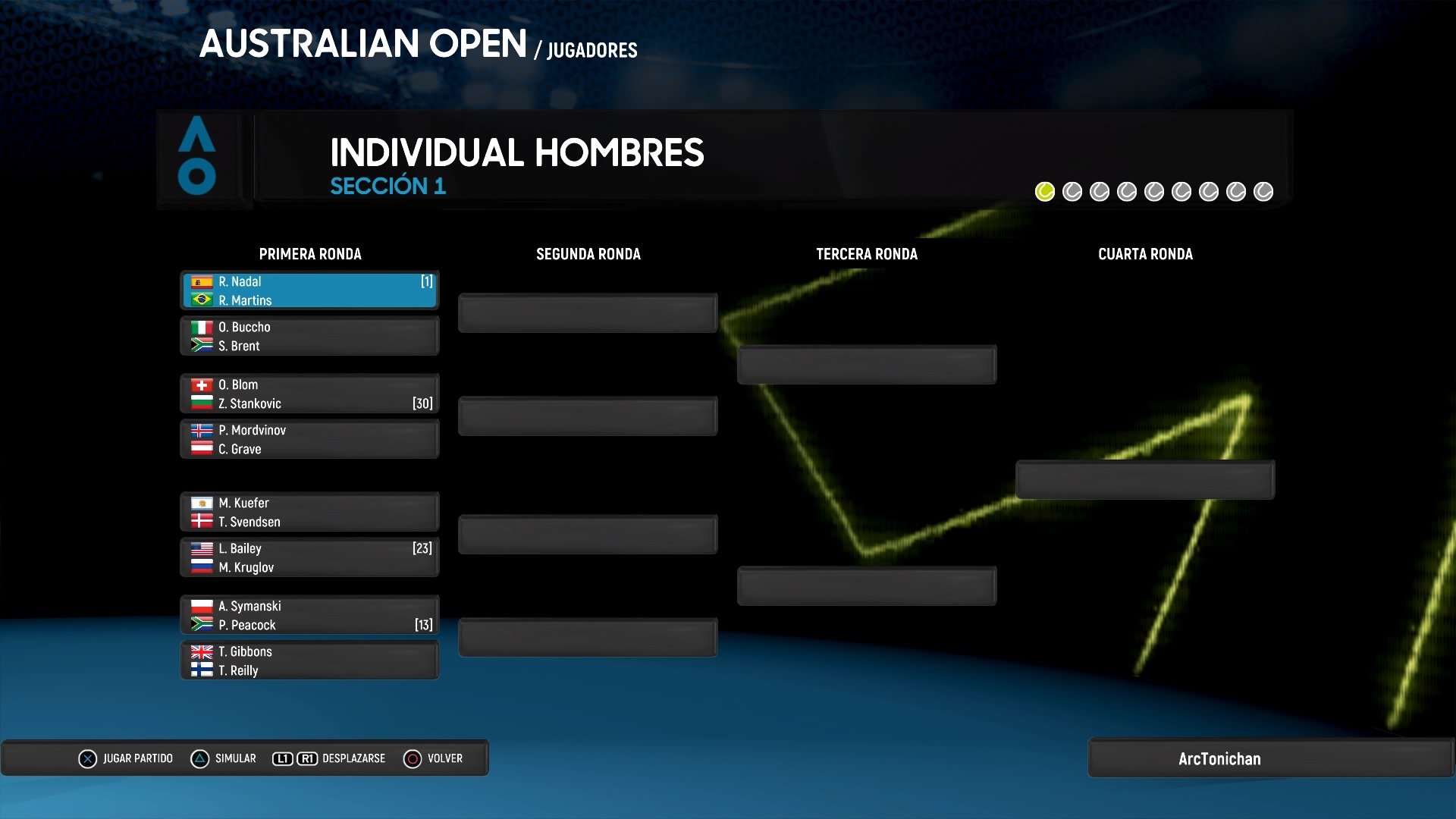Click the UK flag beside T. Gibbons

click(x=201, y=651)
